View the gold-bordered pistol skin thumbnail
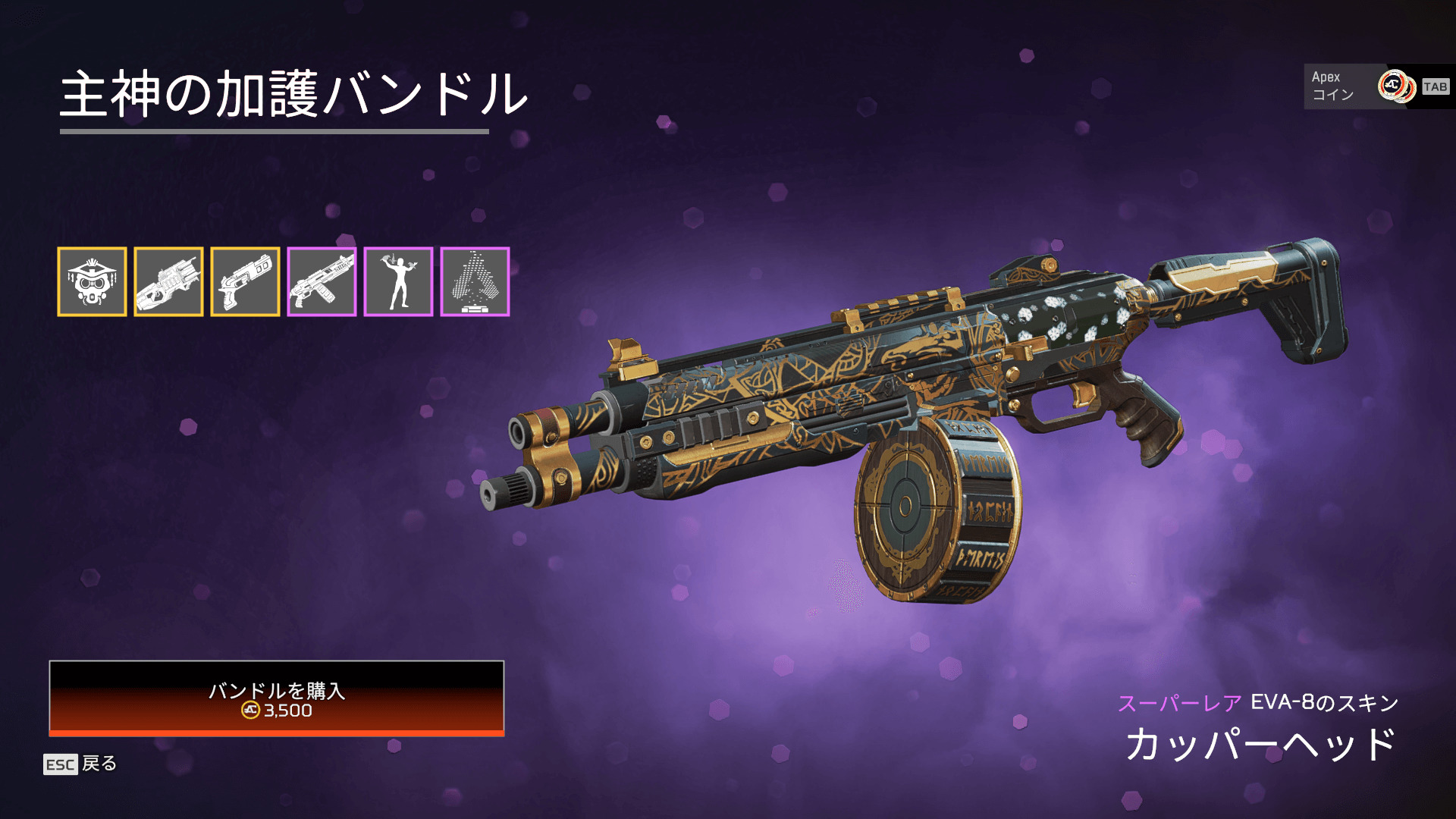The image size is (1456, 819). tap(245, 281)
